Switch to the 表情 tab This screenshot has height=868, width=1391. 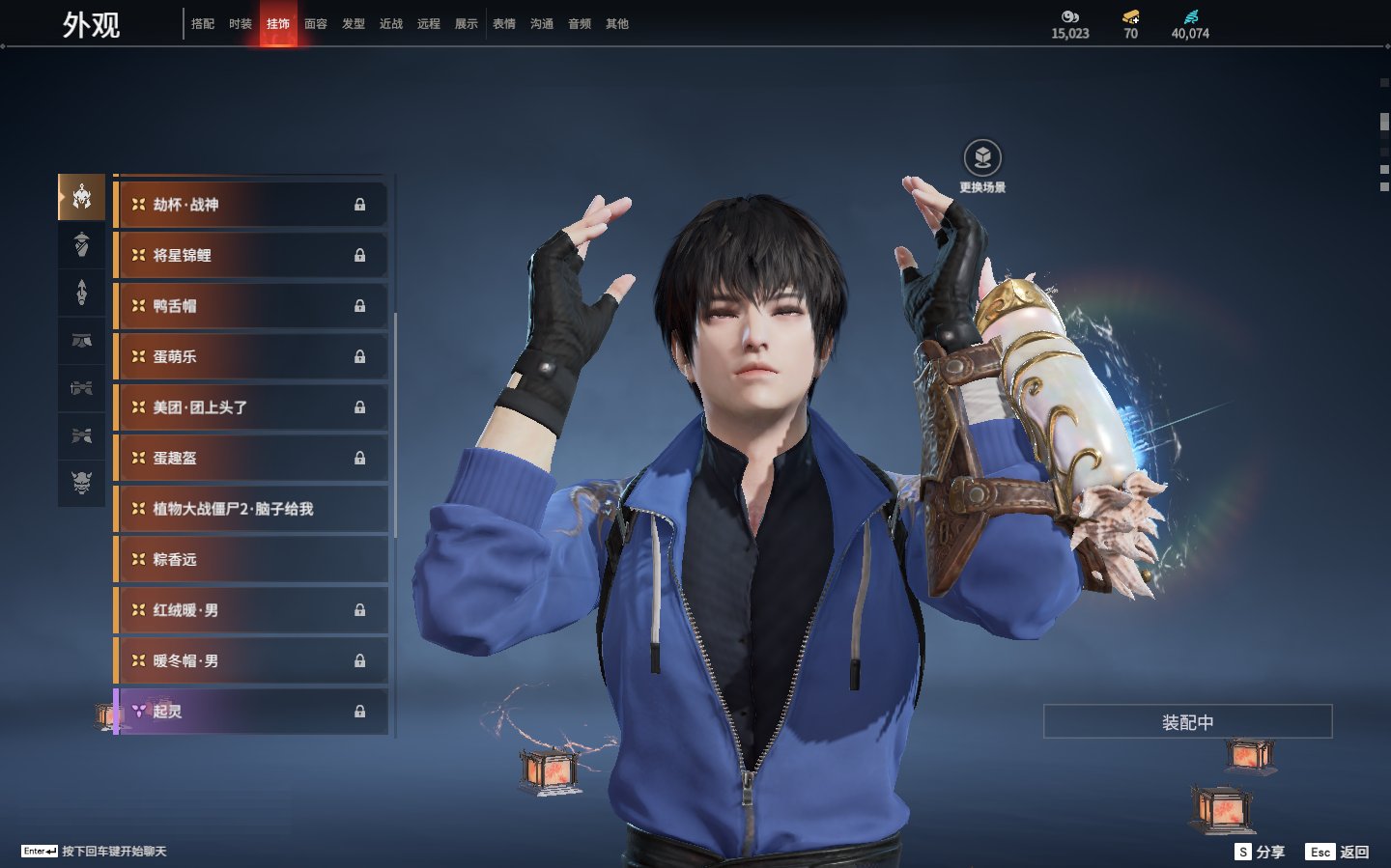[504, 24]
